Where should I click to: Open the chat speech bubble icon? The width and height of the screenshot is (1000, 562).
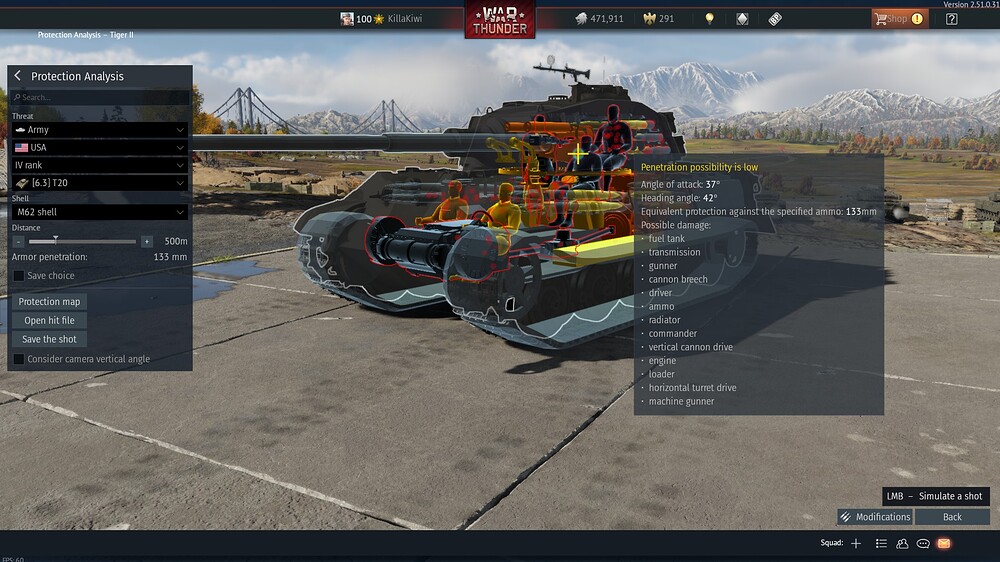pyautogui.click(x=923, y=543)
